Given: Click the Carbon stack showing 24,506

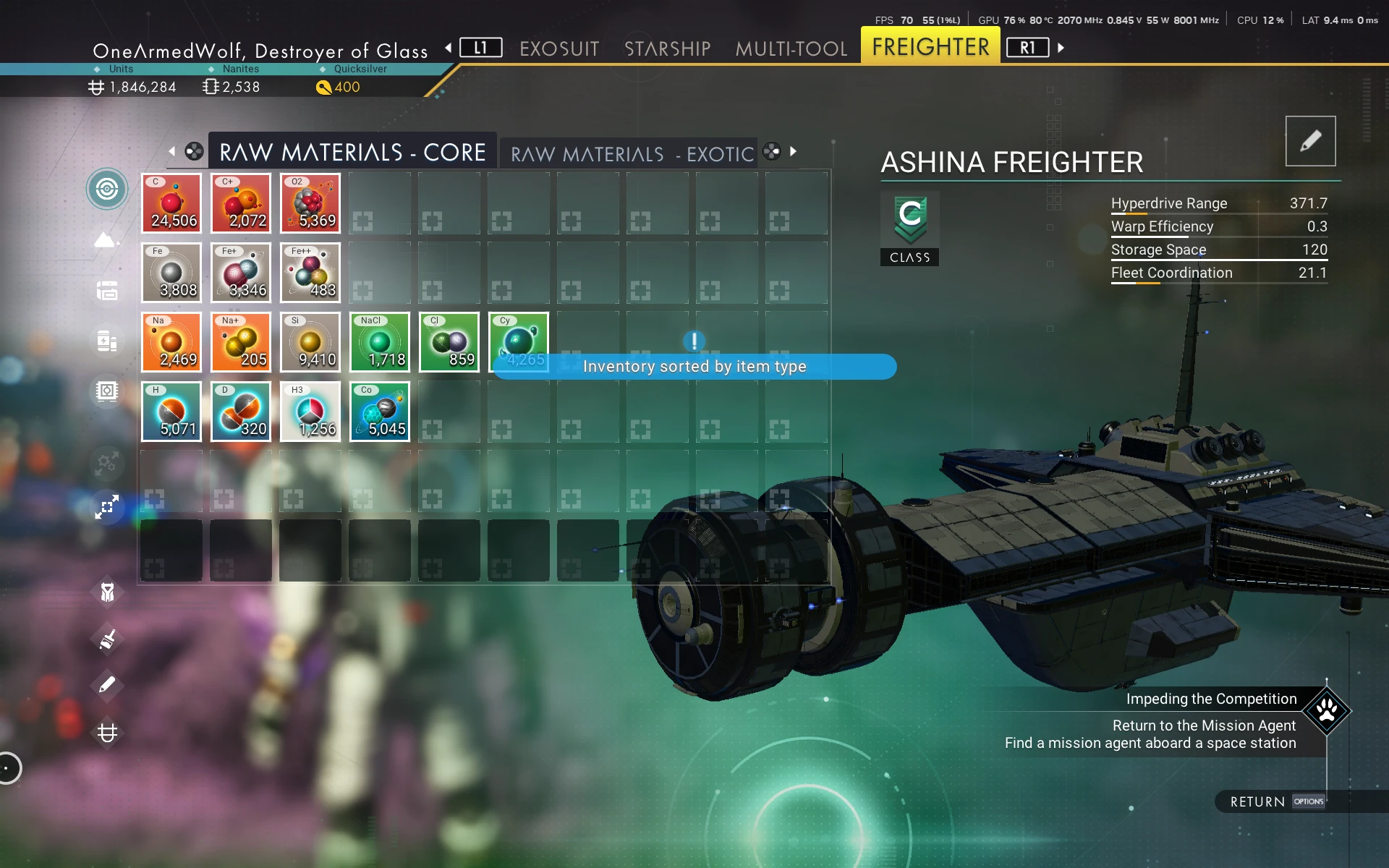Looking at the screenshot, I should click(x=171, y=203).
